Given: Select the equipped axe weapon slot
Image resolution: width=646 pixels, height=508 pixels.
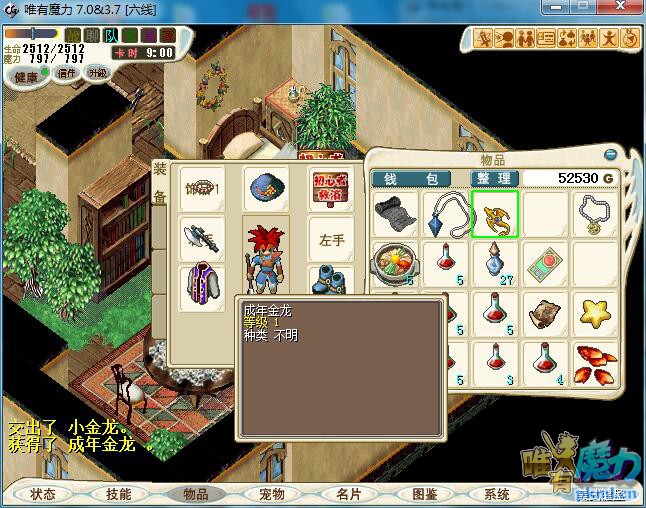Looking at the screenshot, I should click(x=200, y=238).
